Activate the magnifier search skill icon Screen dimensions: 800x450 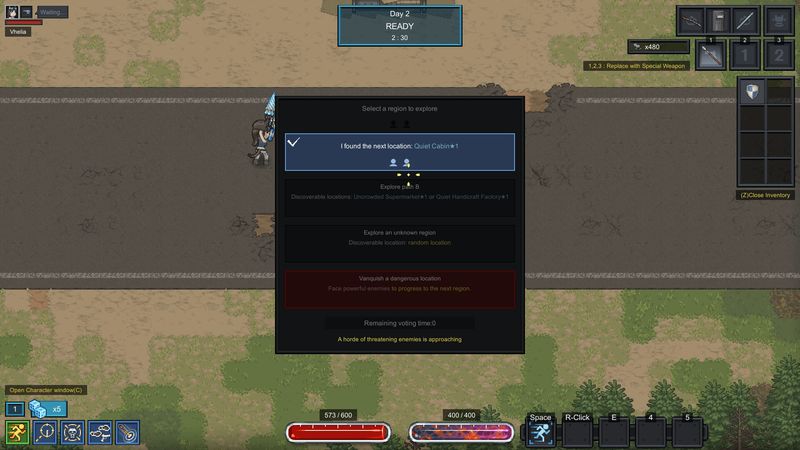pos(44,432)
